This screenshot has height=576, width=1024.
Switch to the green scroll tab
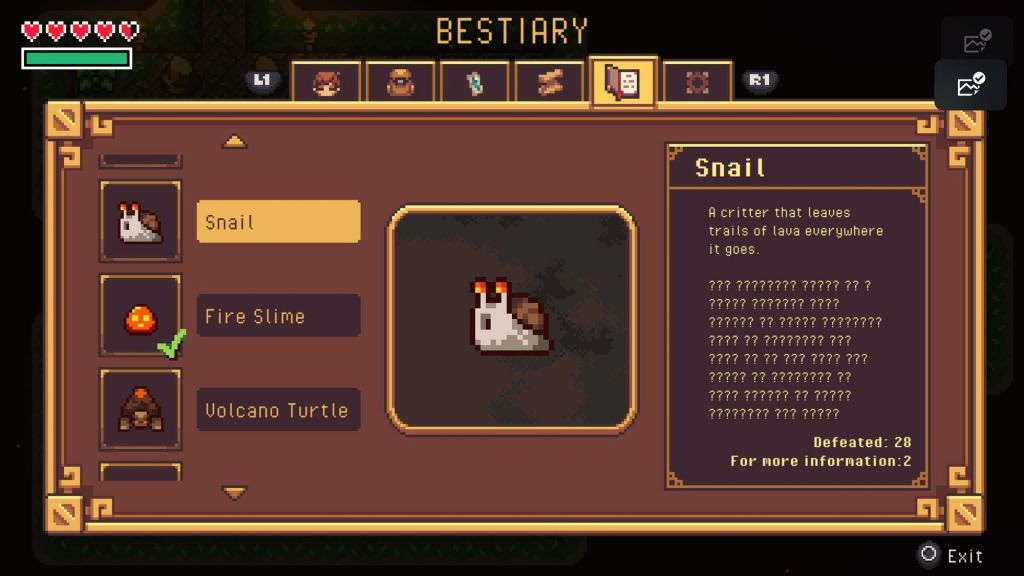pos(475,83)
